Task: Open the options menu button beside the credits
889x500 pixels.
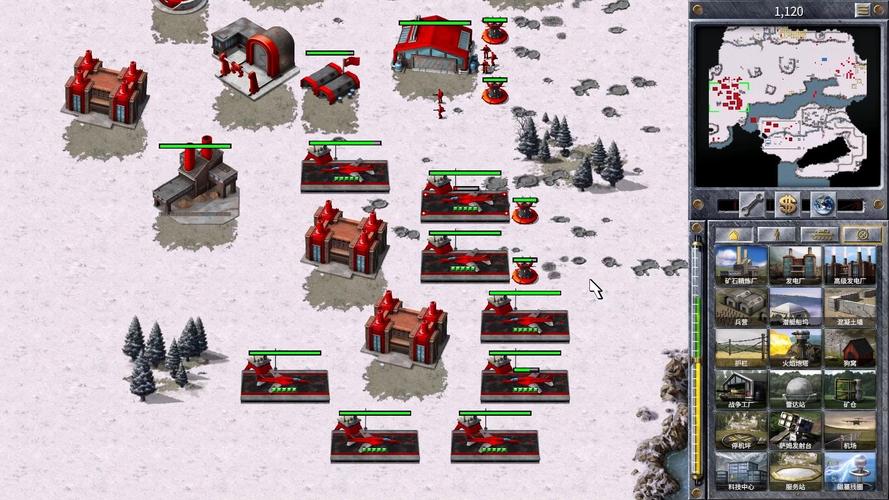Action: 862,10
